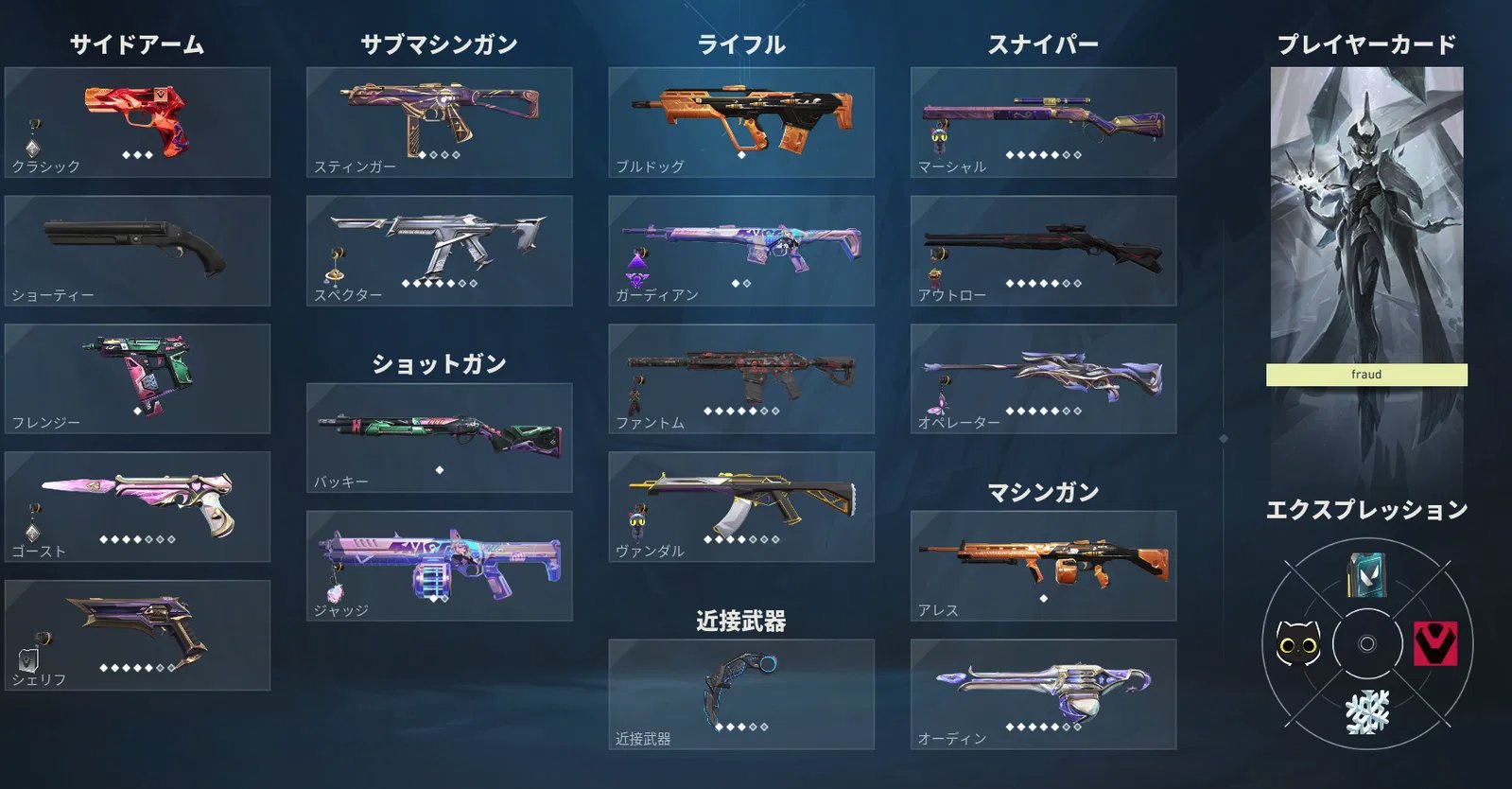Open the オペレーター sniper slot
1512x789 pixels.
pos(1043,378)
